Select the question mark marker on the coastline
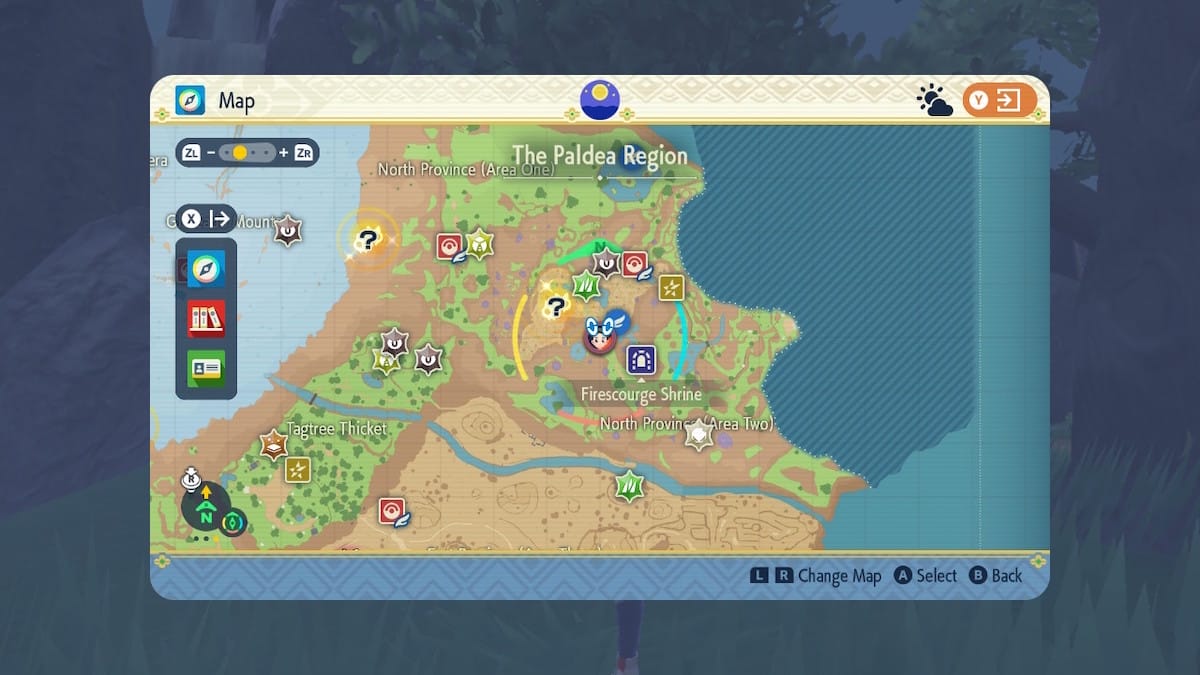The image size is (1200, 675). coord(368,239)
